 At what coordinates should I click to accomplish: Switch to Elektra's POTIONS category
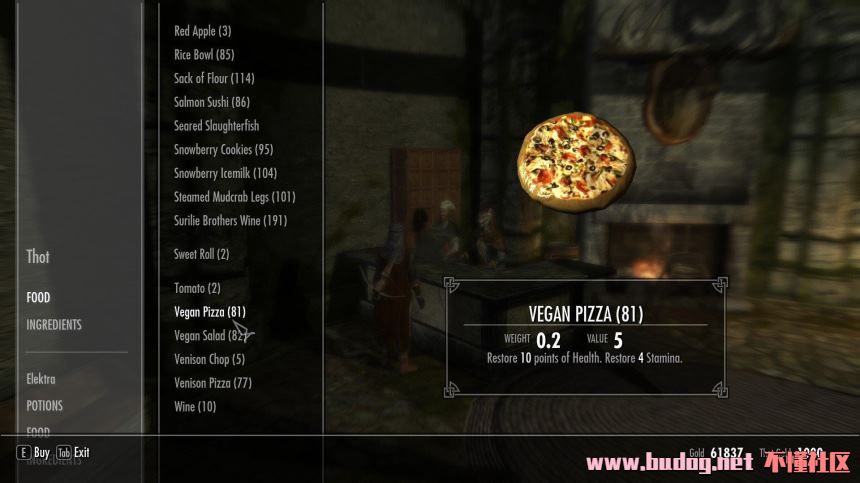[x=44, y=406]
